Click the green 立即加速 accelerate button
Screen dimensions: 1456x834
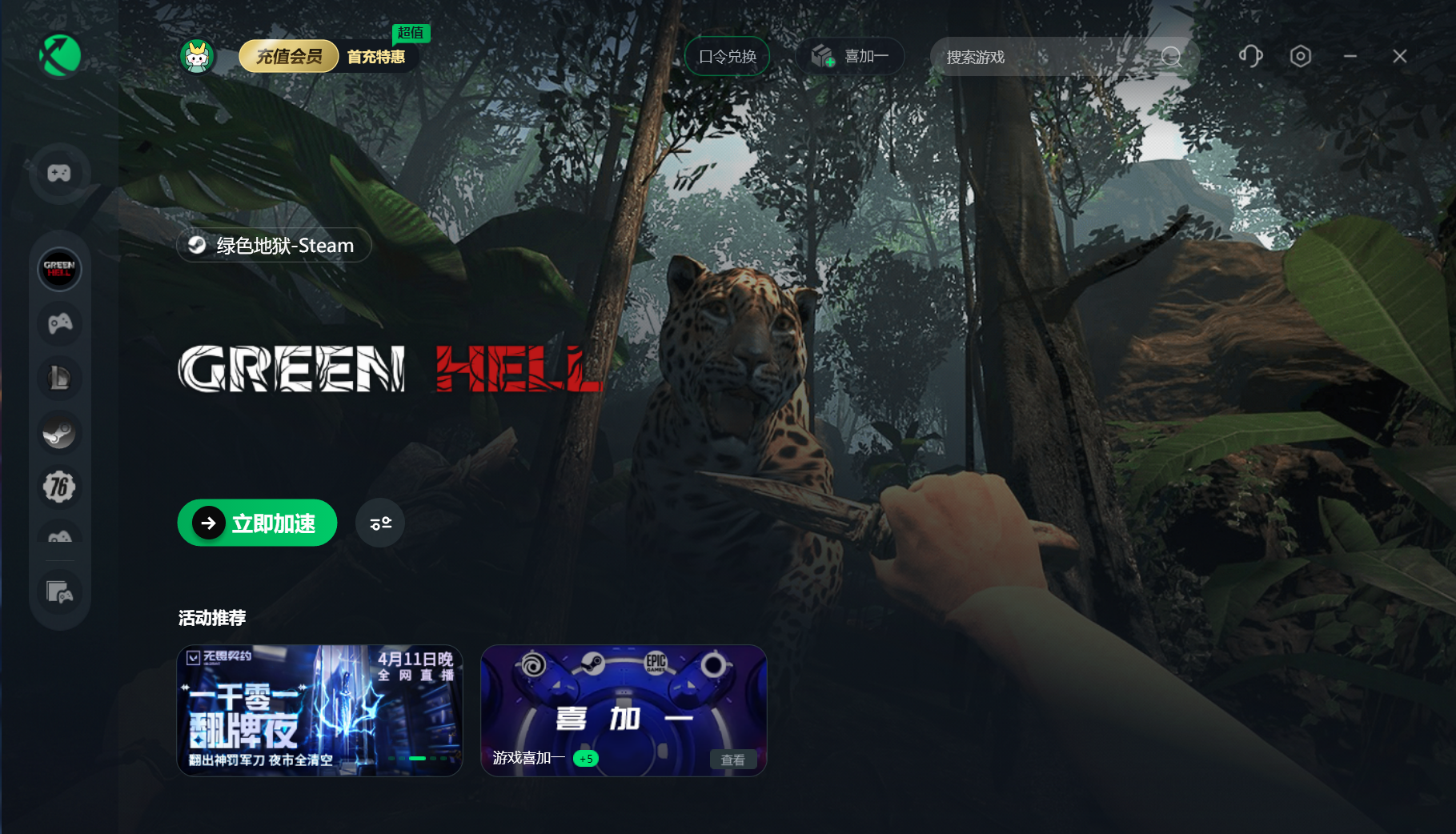coord(257,523)
